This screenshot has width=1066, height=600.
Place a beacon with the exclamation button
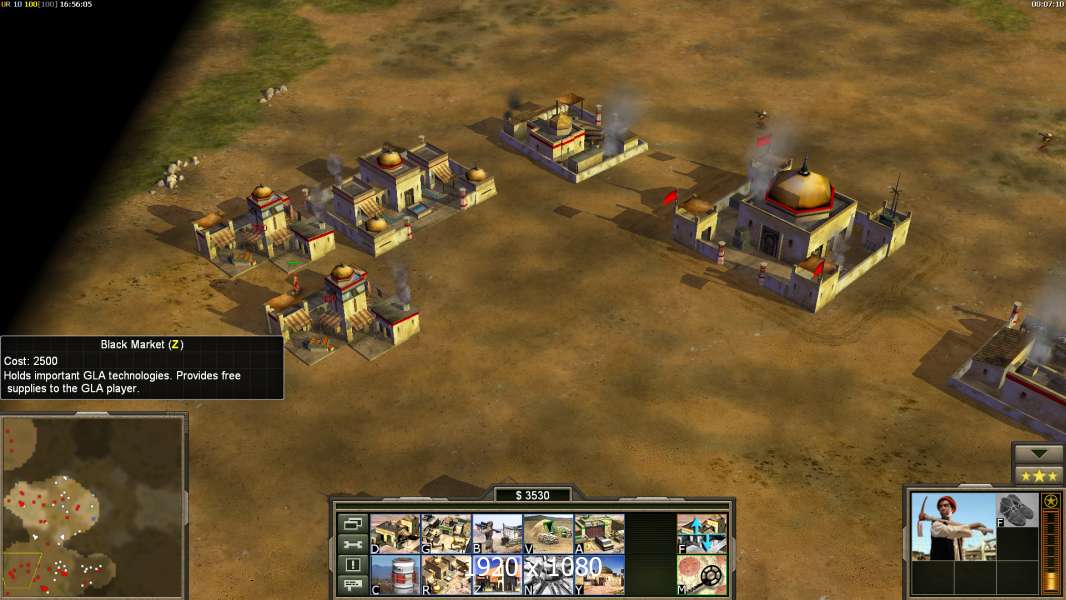tap(352, 565)
